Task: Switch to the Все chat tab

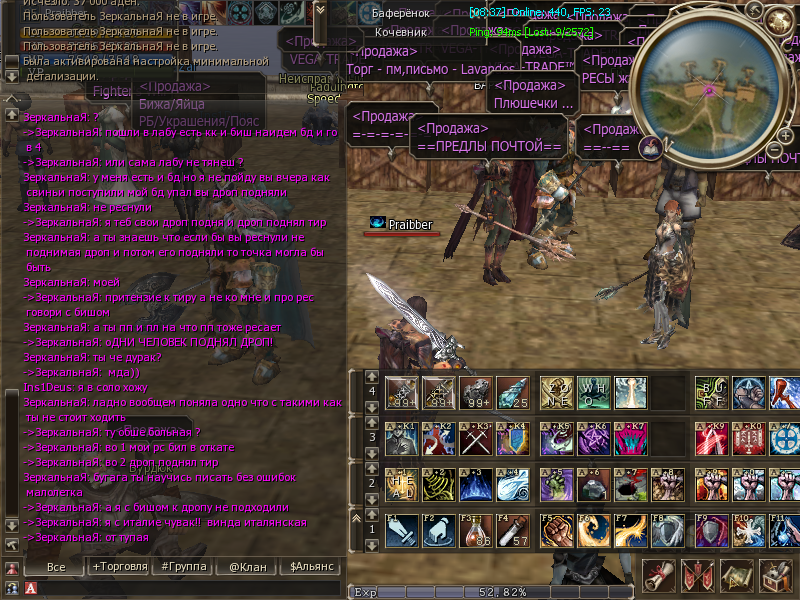Action: pos(56,567)
